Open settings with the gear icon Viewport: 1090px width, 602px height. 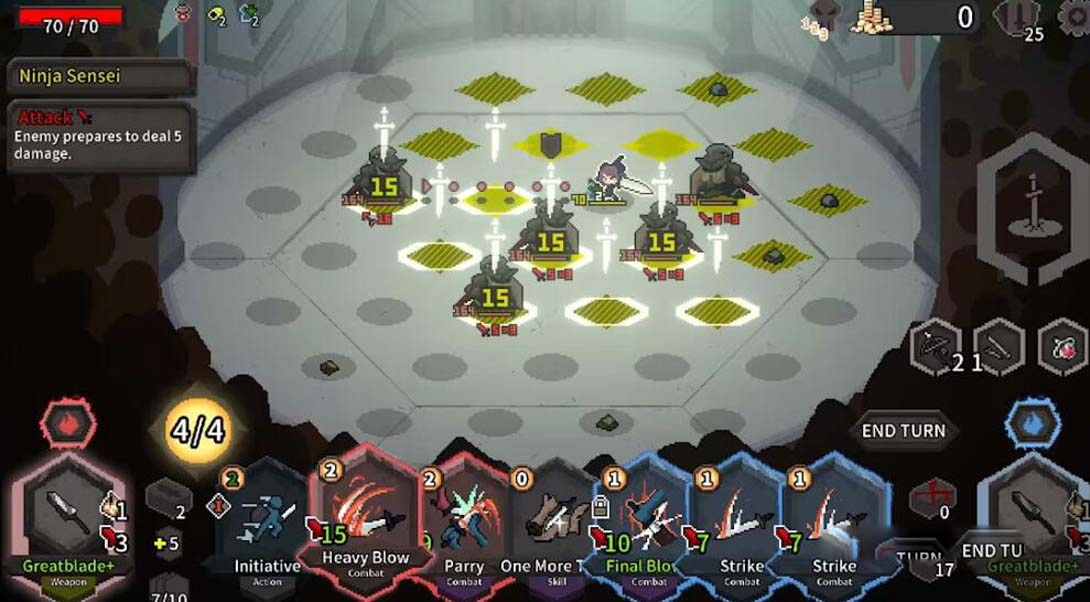pyautogui.click(x=1076, y=17)
